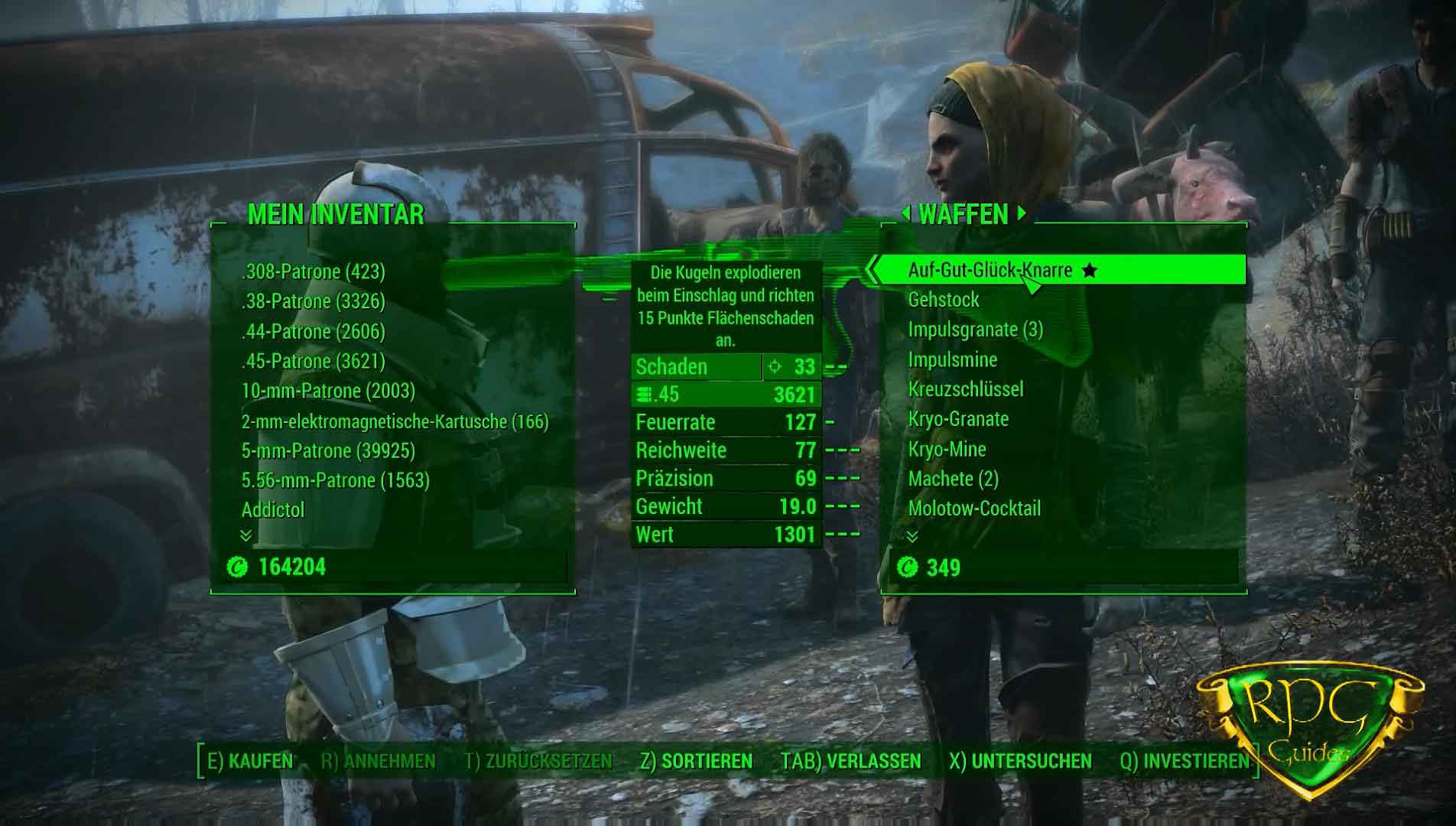Pick the .45-Patrone ammo entry
This screenshot has height=826, width=1456.
coord(313,361)
